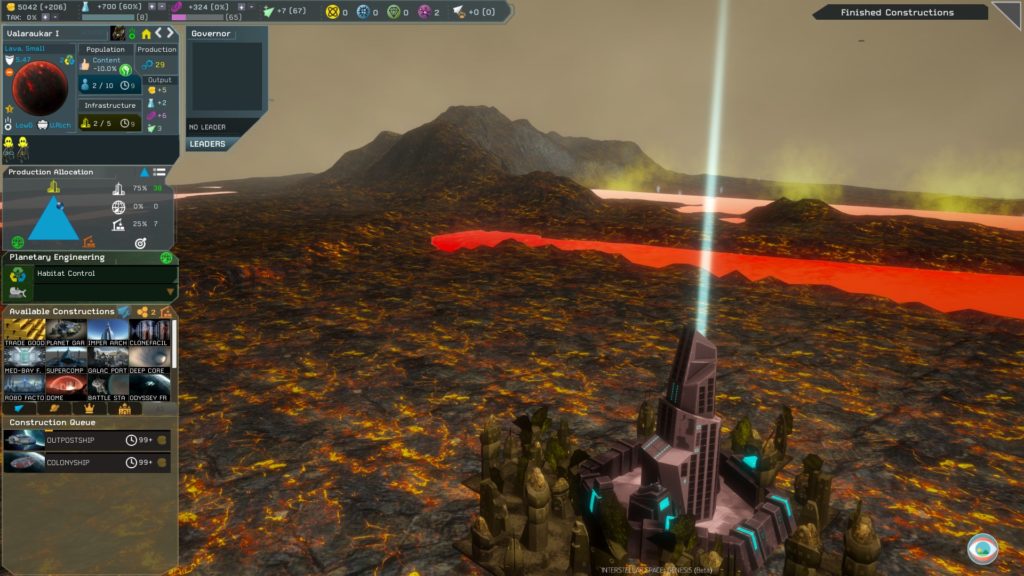Open the Leaders panel
The height and width of the screenshot is (576, 1024).
(208, 144)
